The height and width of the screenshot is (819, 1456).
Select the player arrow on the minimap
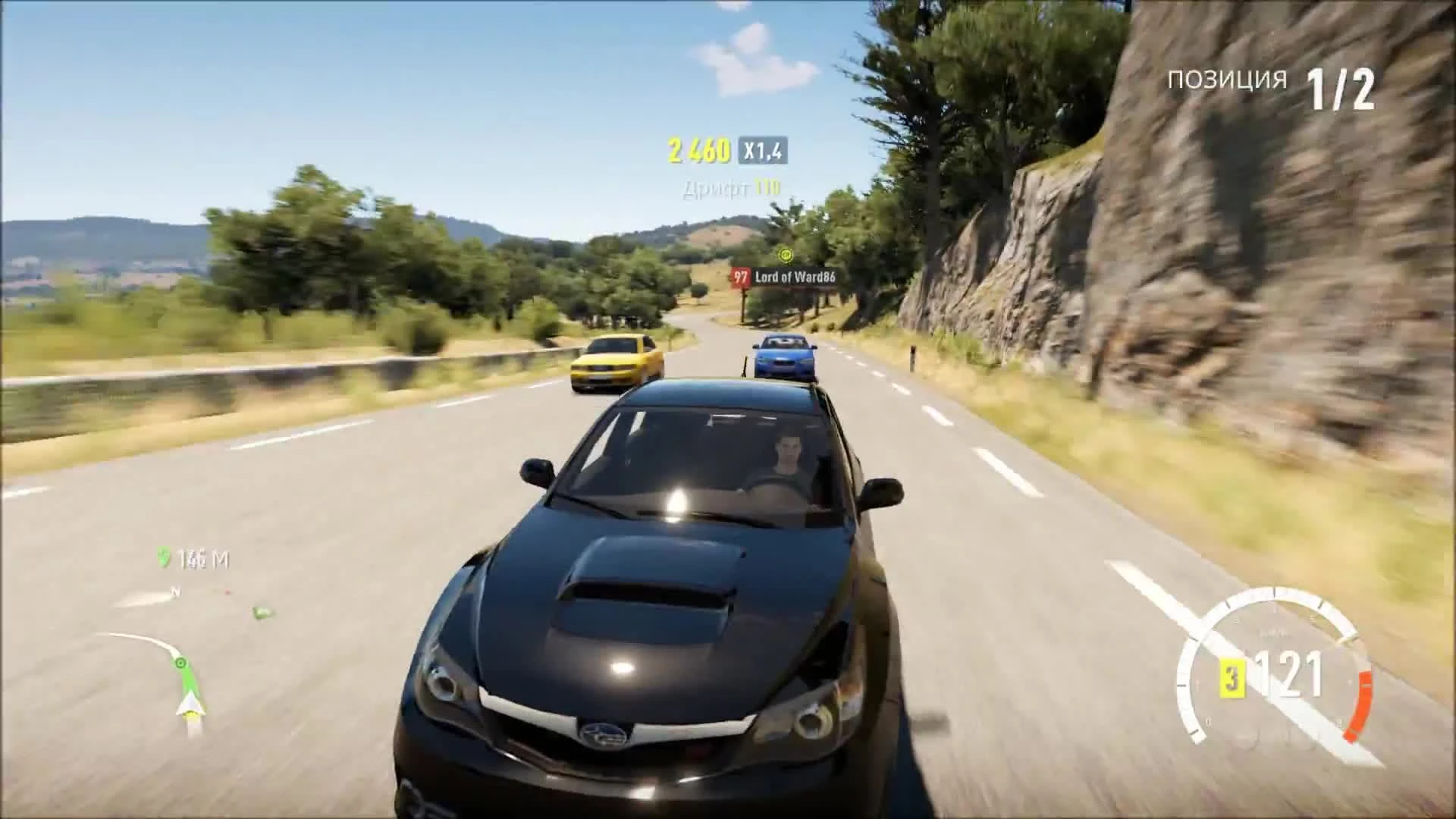tap(190, 704)
